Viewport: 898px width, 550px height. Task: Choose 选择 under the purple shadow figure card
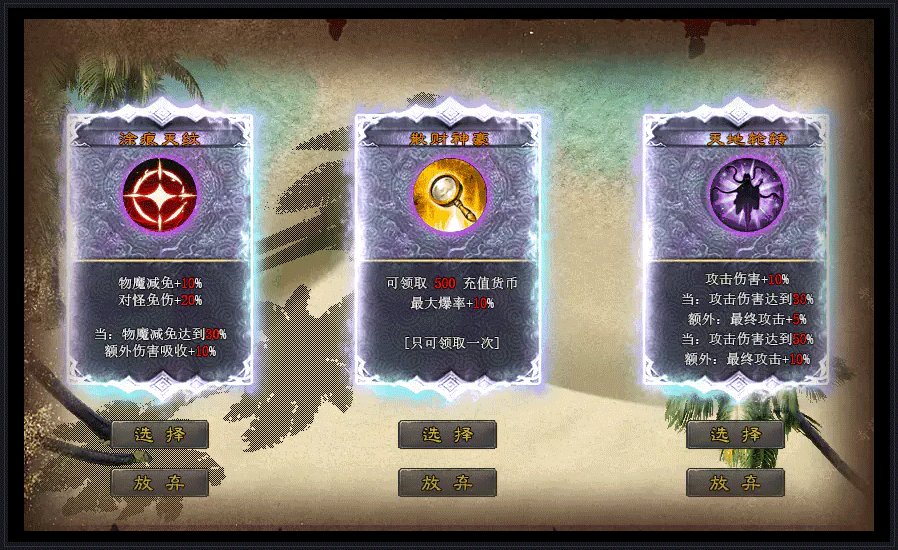(735, 435)
